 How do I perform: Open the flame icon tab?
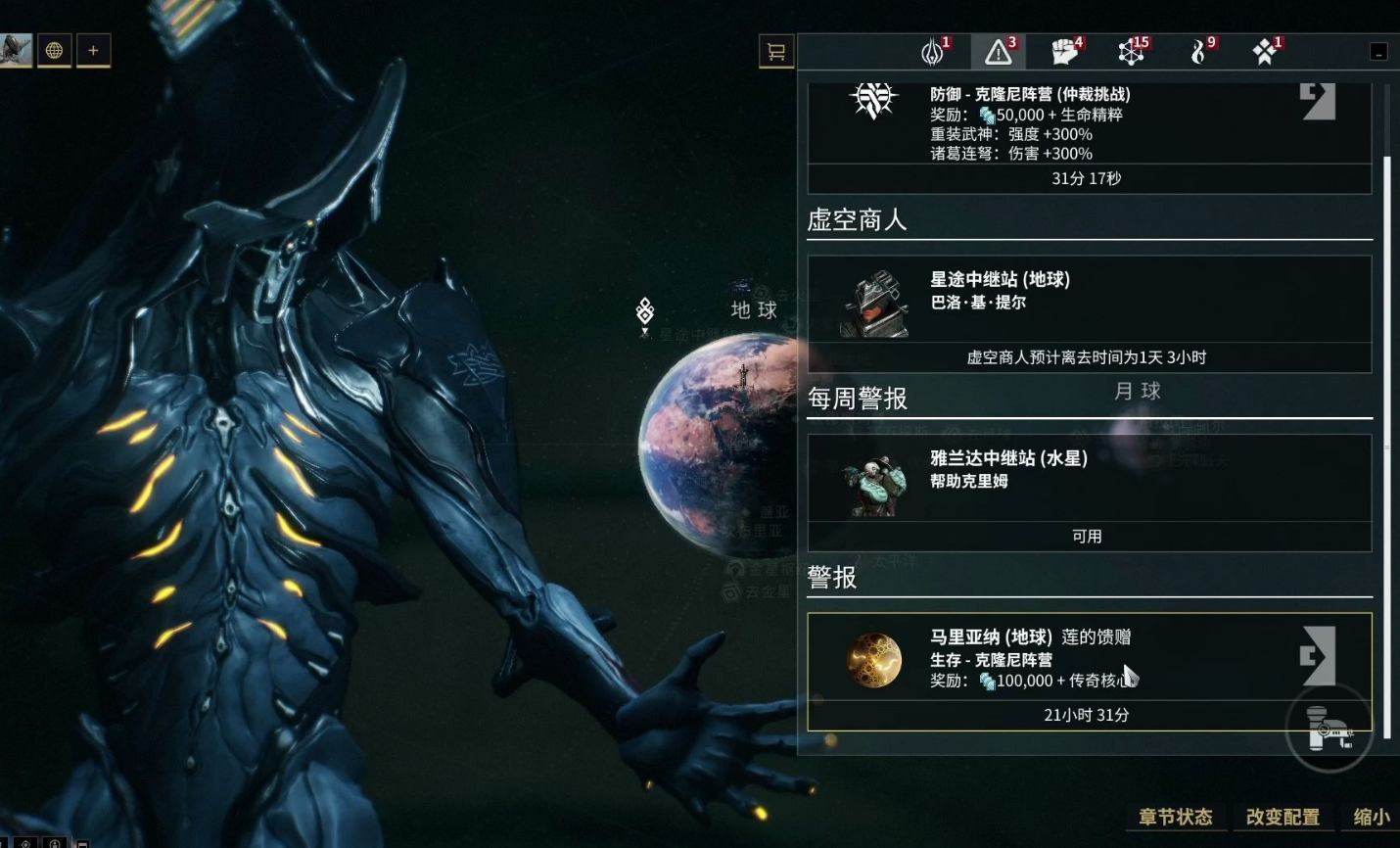[x=1198, y=51]
